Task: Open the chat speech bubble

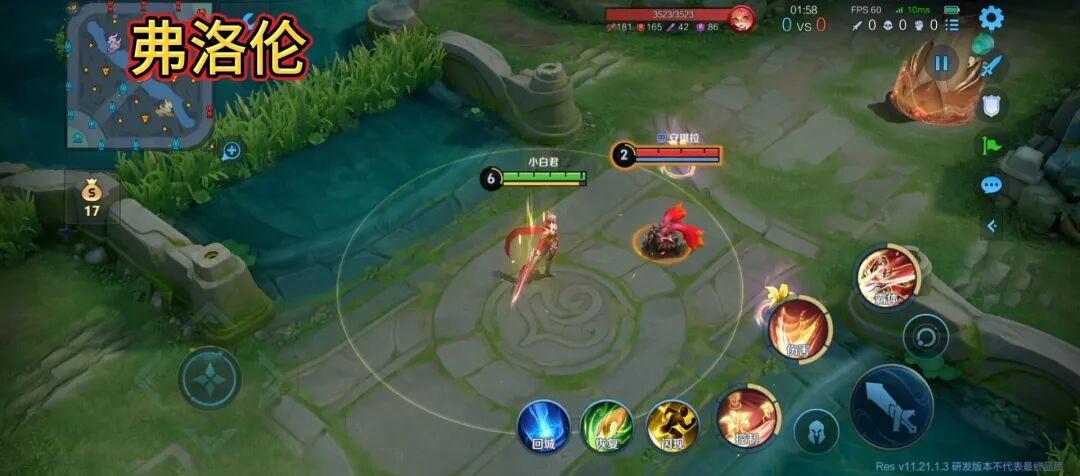Action: pos(991,185)
